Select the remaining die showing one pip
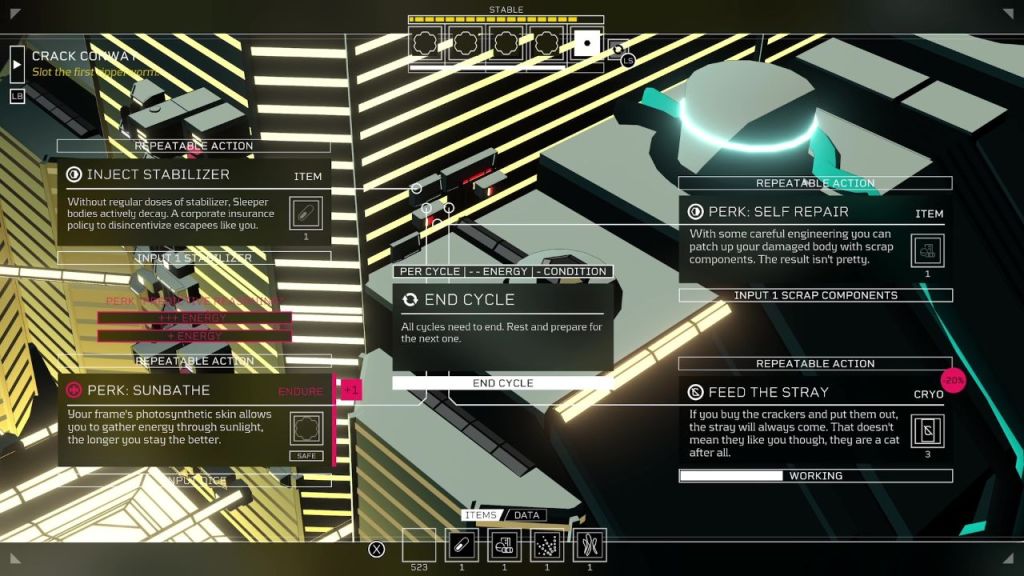Image resolution: width=1024 pixels, height=576 pixels. coord(586,43)
